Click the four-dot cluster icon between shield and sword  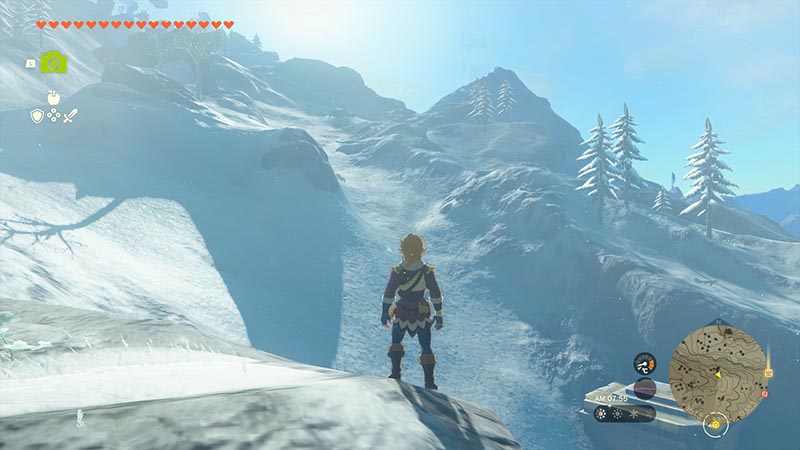tap(53, 116)
